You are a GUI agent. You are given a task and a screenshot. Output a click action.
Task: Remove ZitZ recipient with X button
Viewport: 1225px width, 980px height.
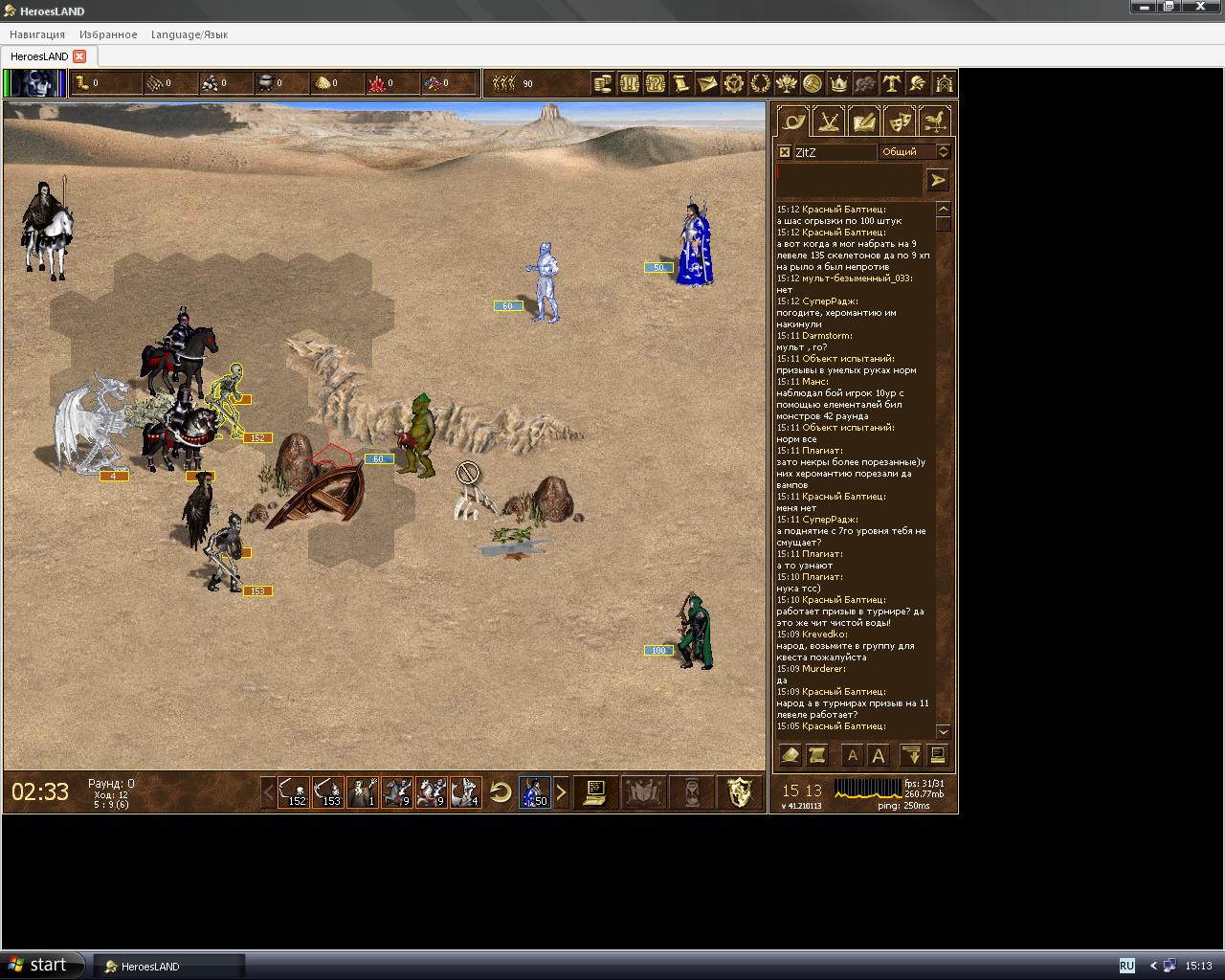(x=785, y=152)
